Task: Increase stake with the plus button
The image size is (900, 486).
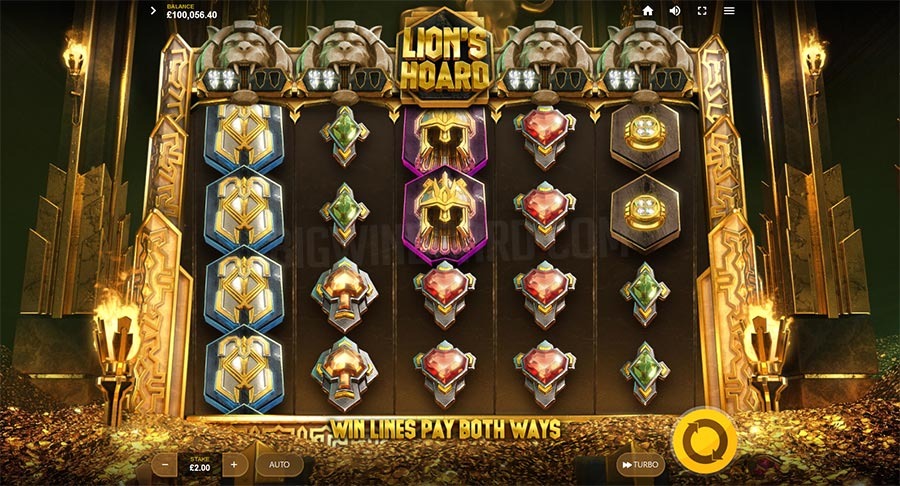Action: tap(234, 465)
